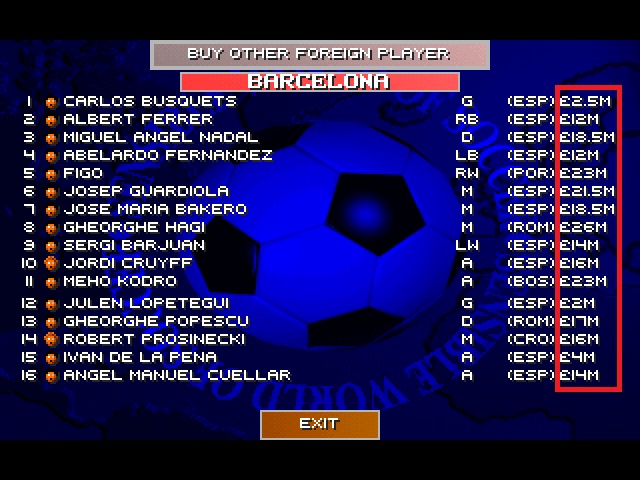640x480 pixels.
Task: Select midfielder Josep Guardiola
Action: pos(146,191)
